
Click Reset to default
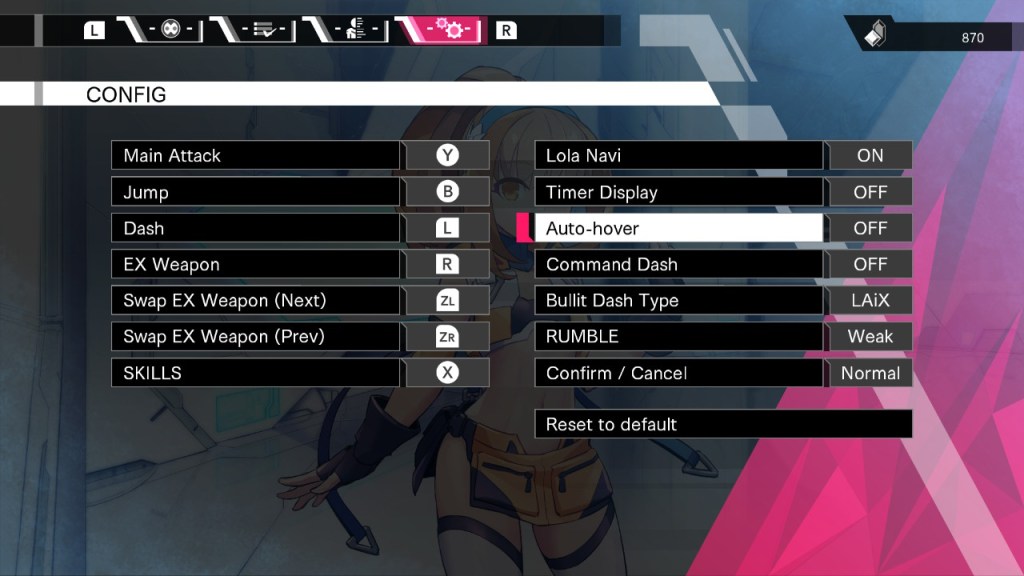point(723,424)
